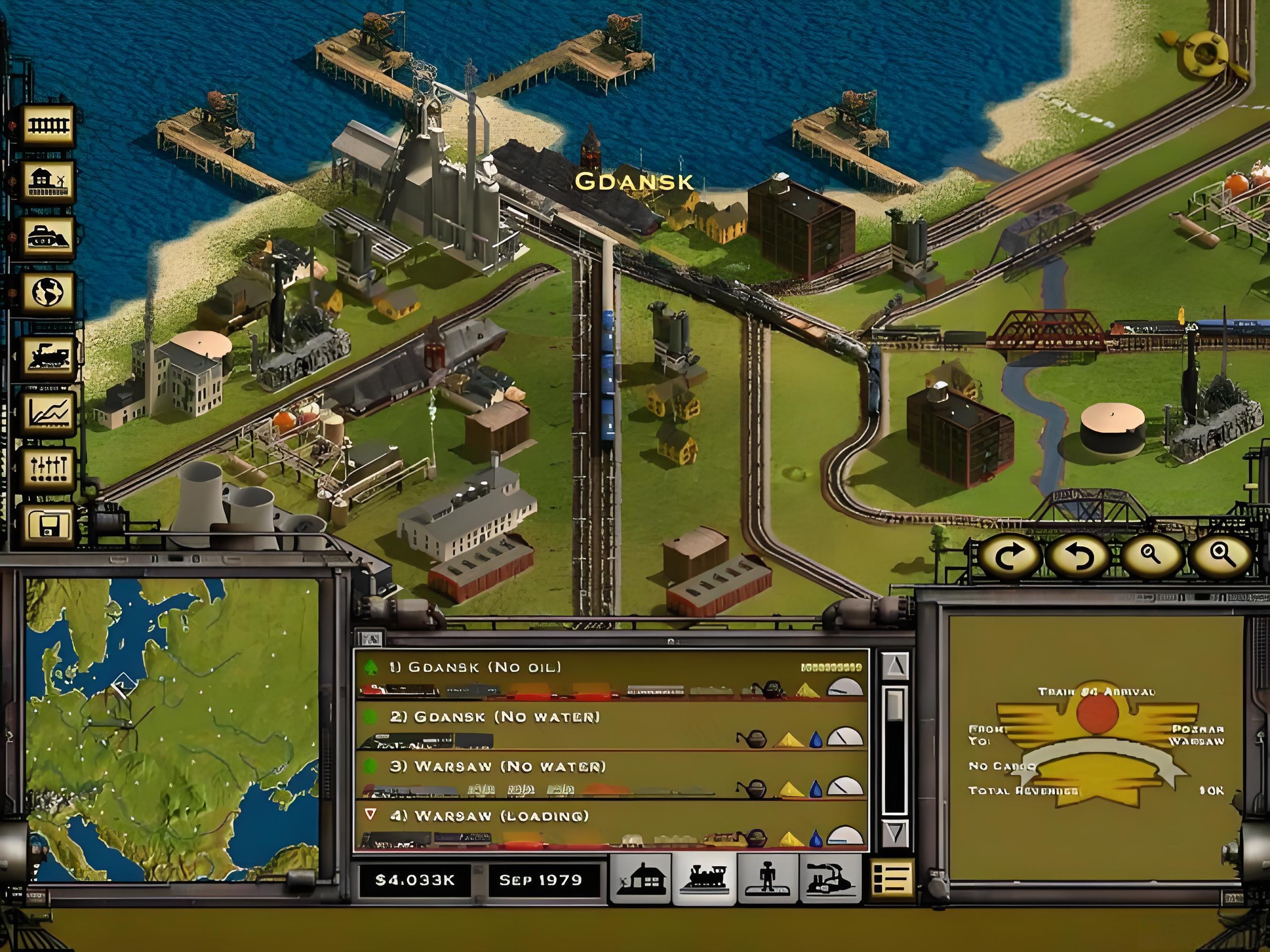Image resolution: width=1270 pixels, height=952 pixels.
Task: Select the lay track tool
Action: click(49, 125)
